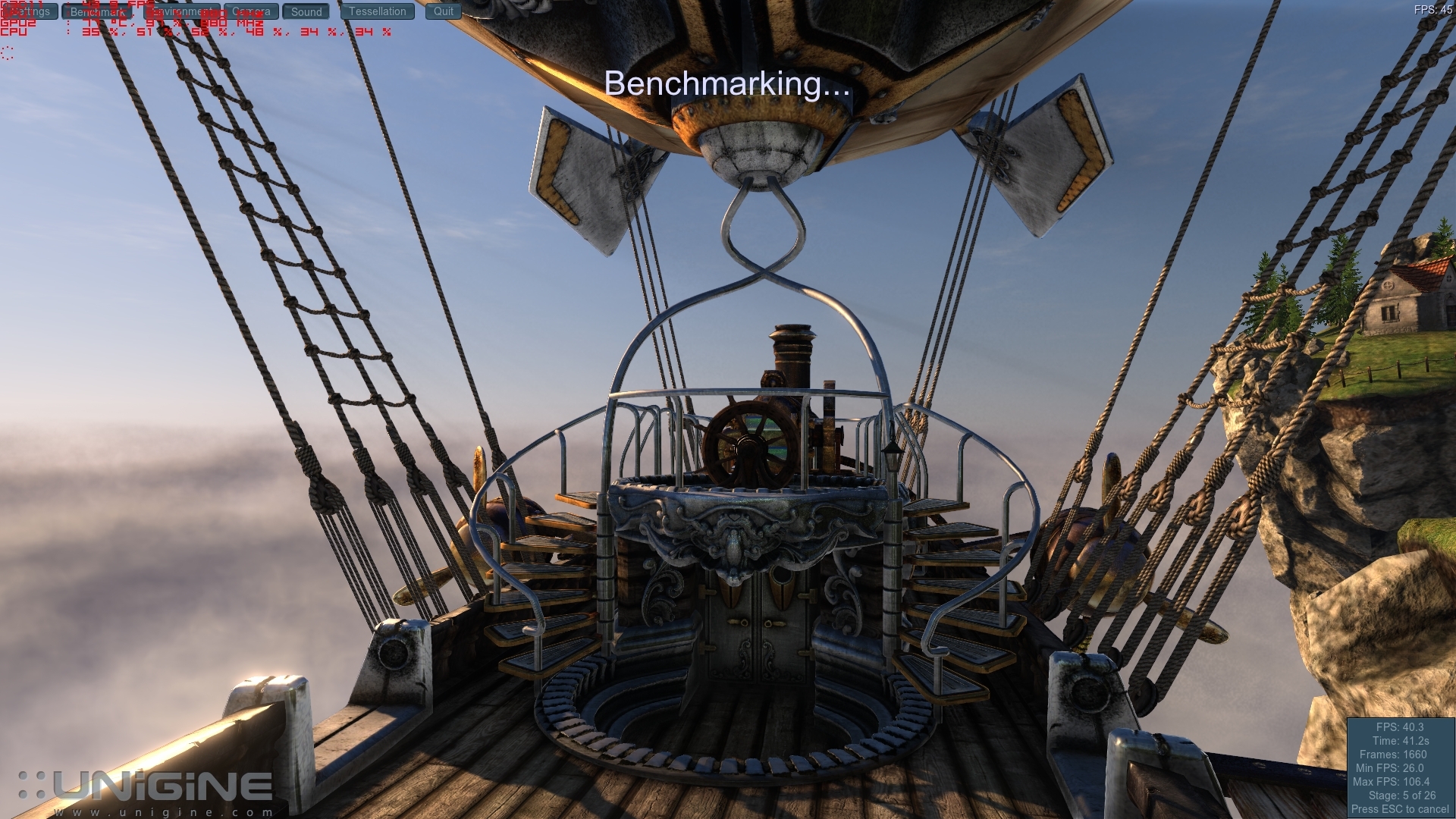1456x819 pixels.
Task: Select the Camera button
Action: (x=251, y=11)
